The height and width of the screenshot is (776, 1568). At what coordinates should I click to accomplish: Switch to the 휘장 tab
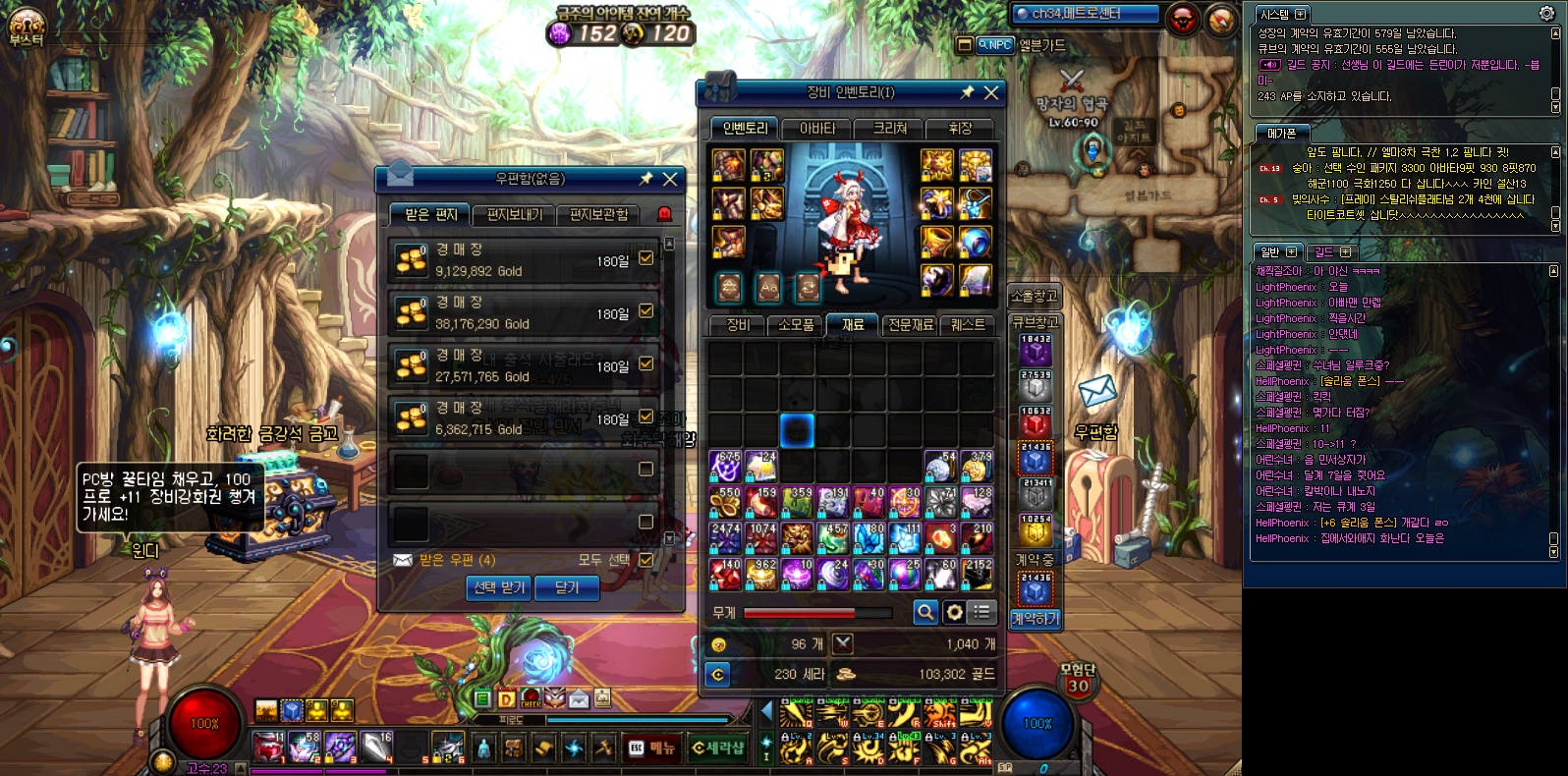point(960,129)
